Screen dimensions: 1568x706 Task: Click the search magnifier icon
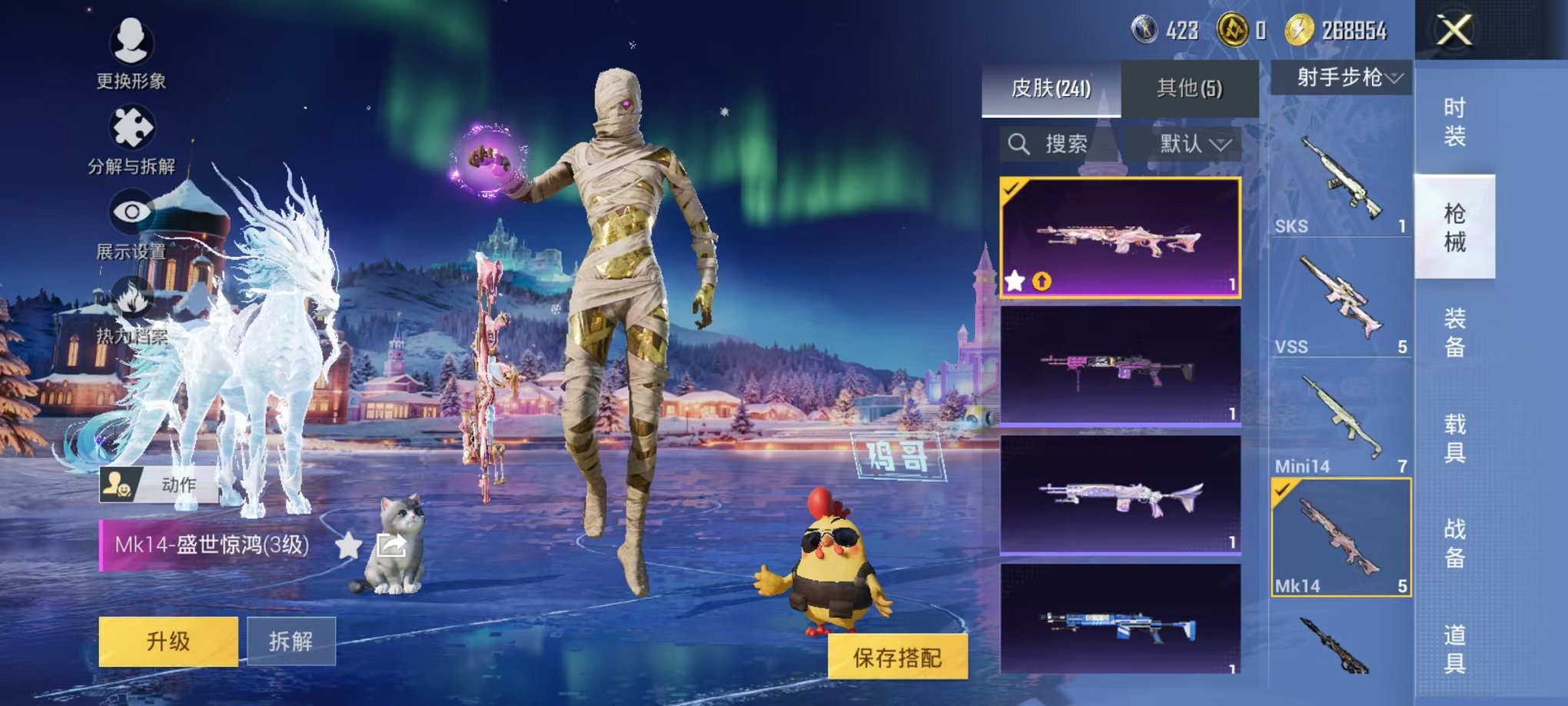coord(1020,142)
